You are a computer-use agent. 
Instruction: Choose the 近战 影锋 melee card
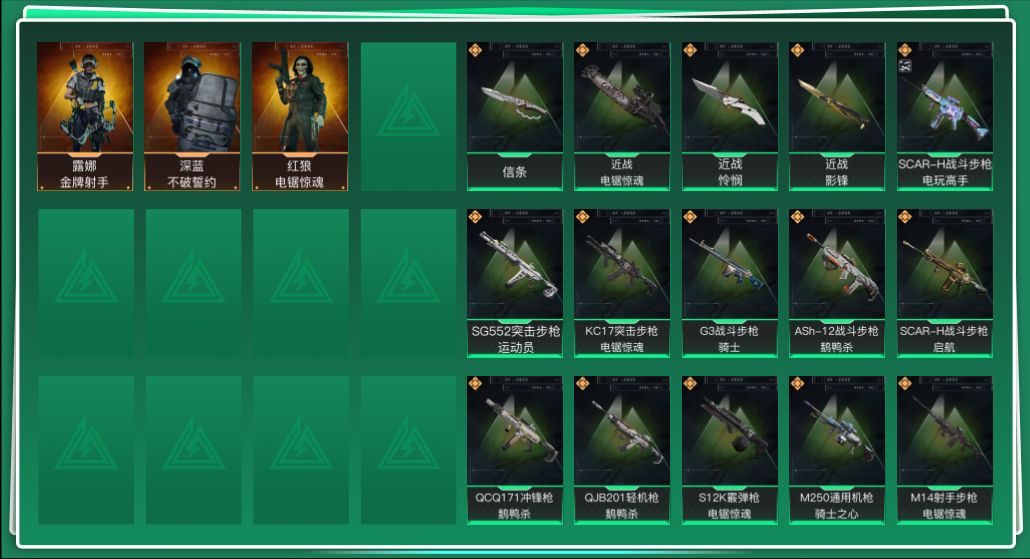pos(837,116)
